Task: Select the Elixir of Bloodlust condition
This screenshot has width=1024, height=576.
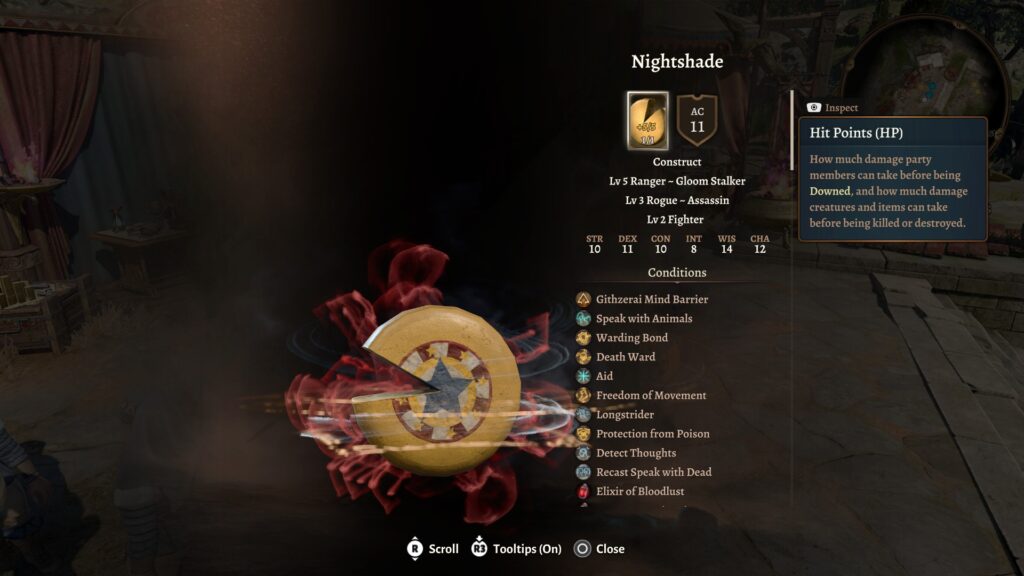Action: (x=640, y=491)
